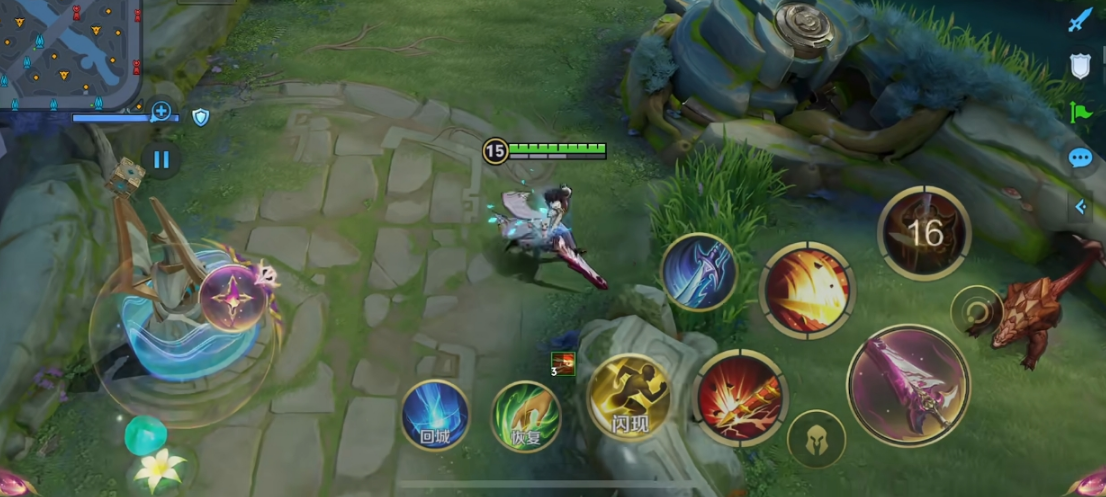Trigger the blue glowing sword skill
This screenshot has height=497, width=1106.
tap(699, 272)
